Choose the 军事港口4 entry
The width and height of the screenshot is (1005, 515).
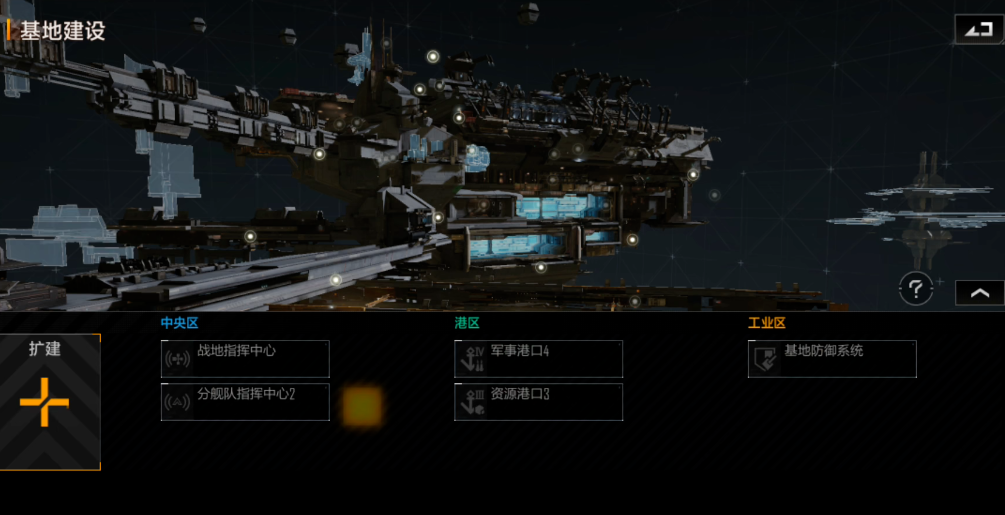tap(538, 359)
